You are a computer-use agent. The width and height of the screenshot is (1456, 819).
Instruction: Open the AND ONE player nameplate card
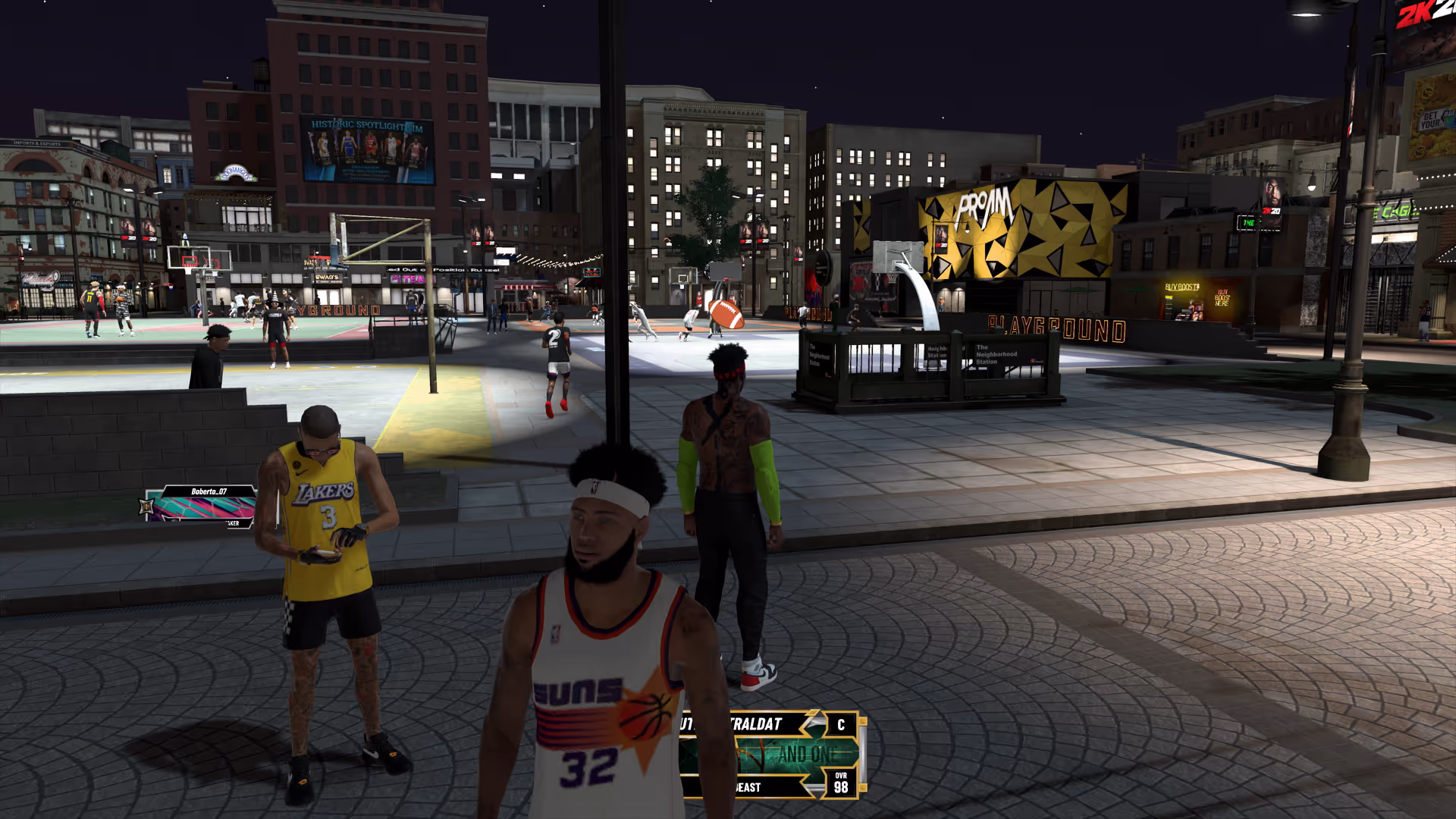772,755
